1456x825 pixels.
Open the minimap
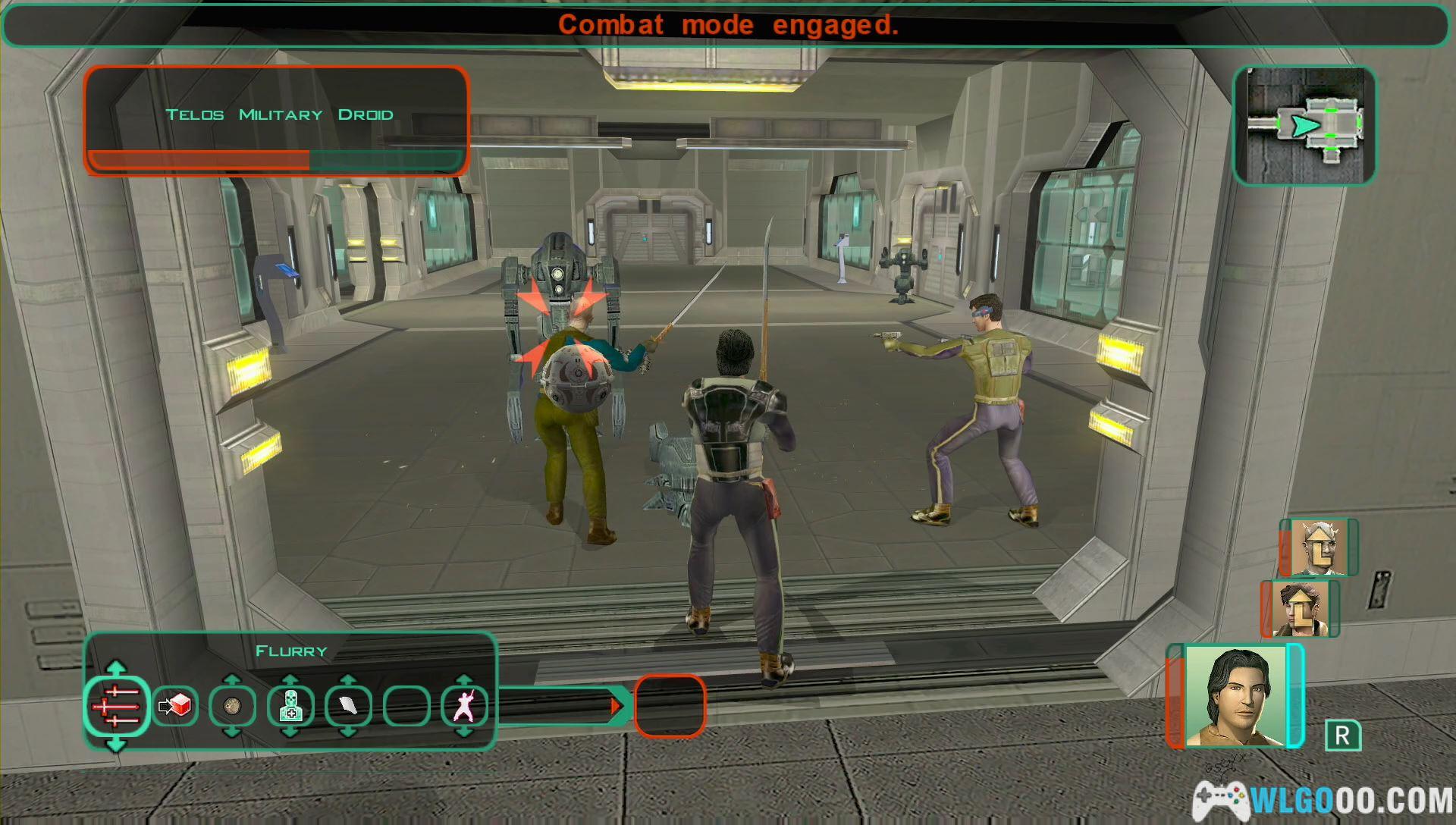[x=1304, y=126]
